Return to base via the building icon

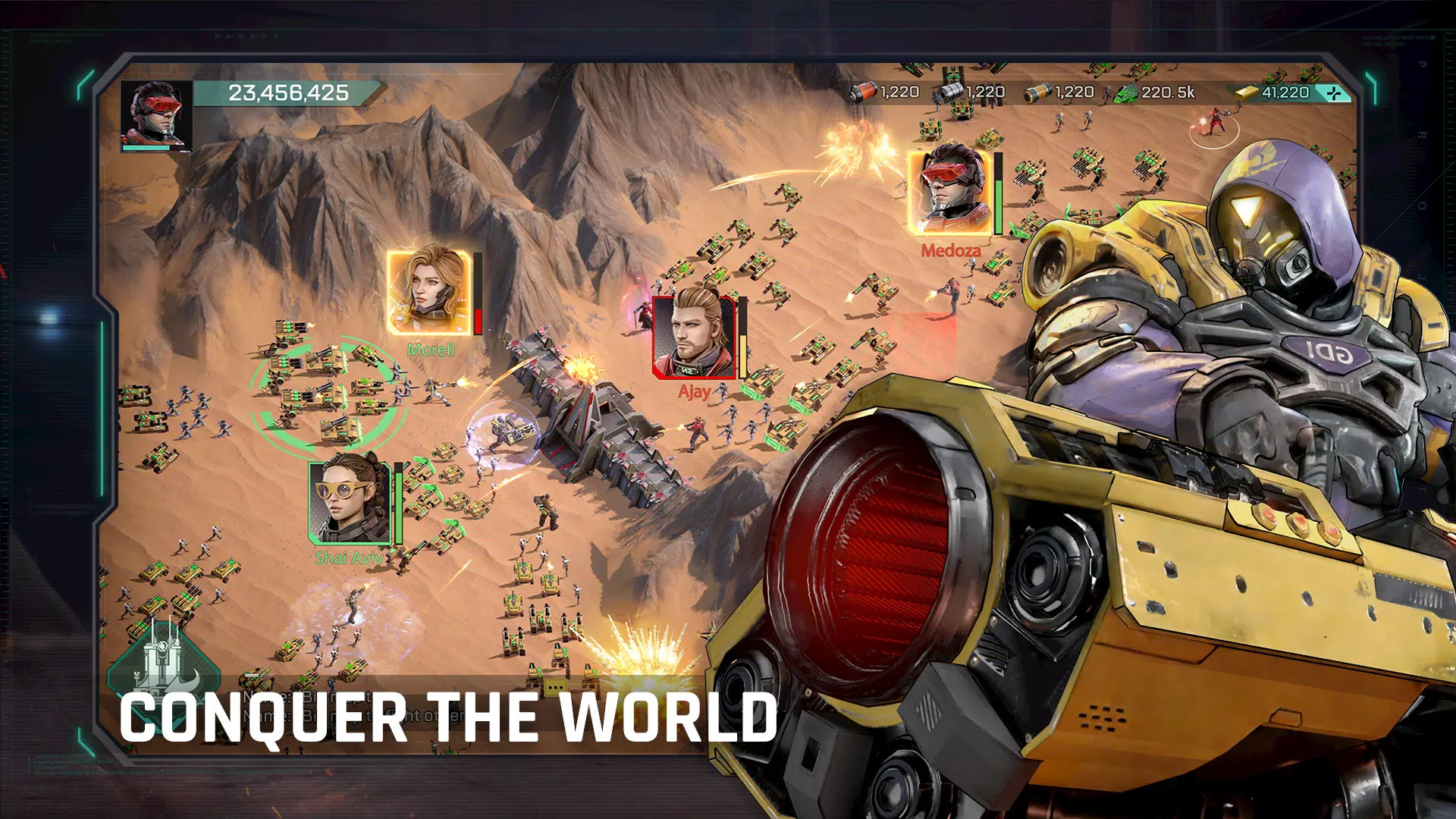163,659
